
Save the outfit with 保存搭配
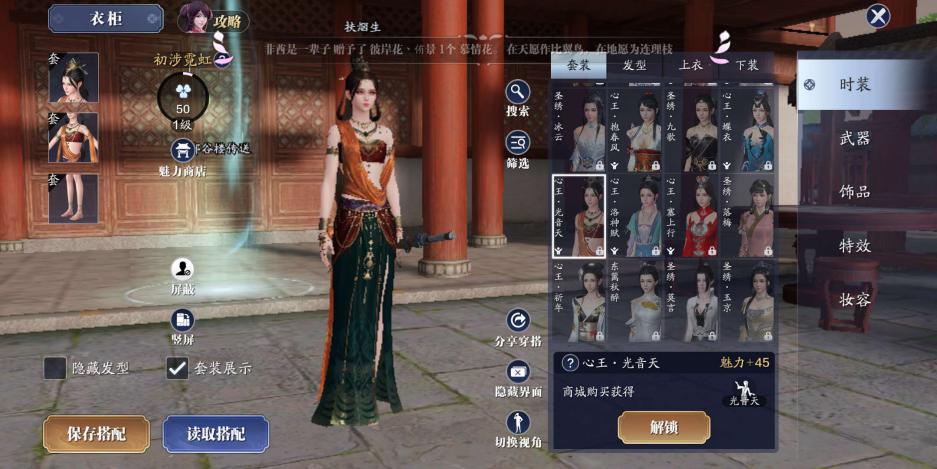tap(96, 434)
